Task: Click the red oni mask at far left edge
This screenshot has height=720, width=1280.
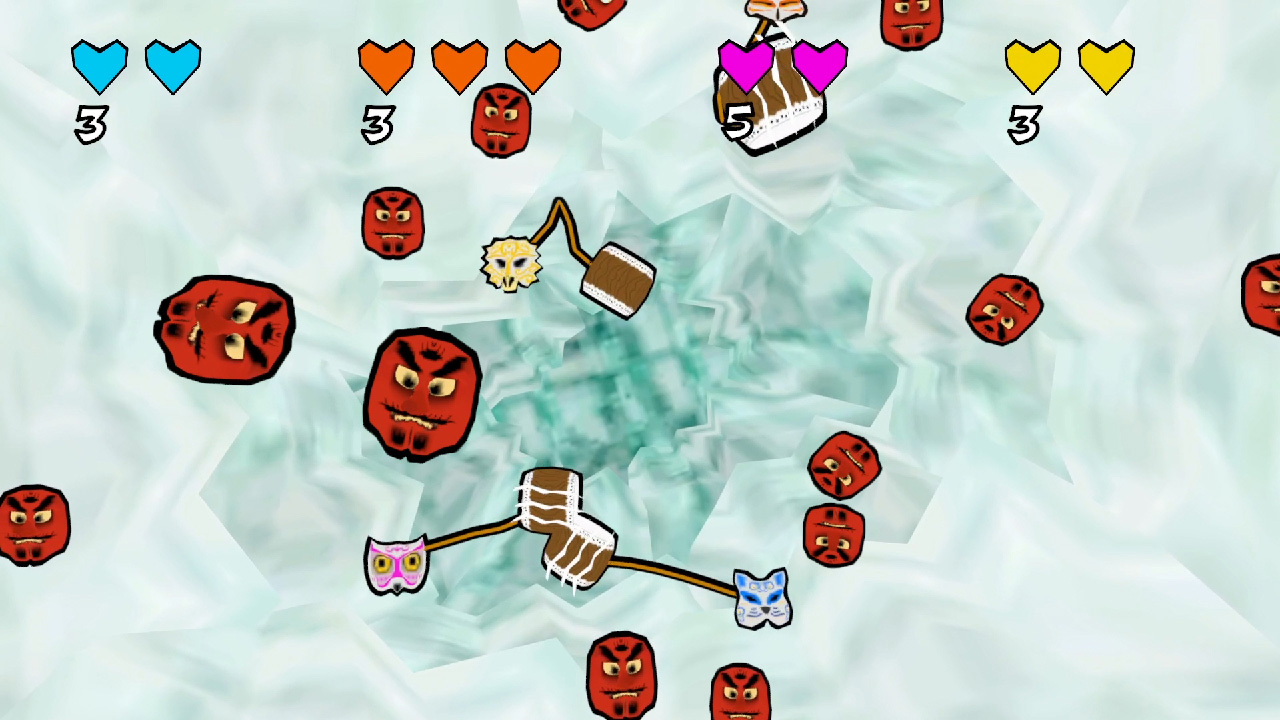Action: click(33, 520)
